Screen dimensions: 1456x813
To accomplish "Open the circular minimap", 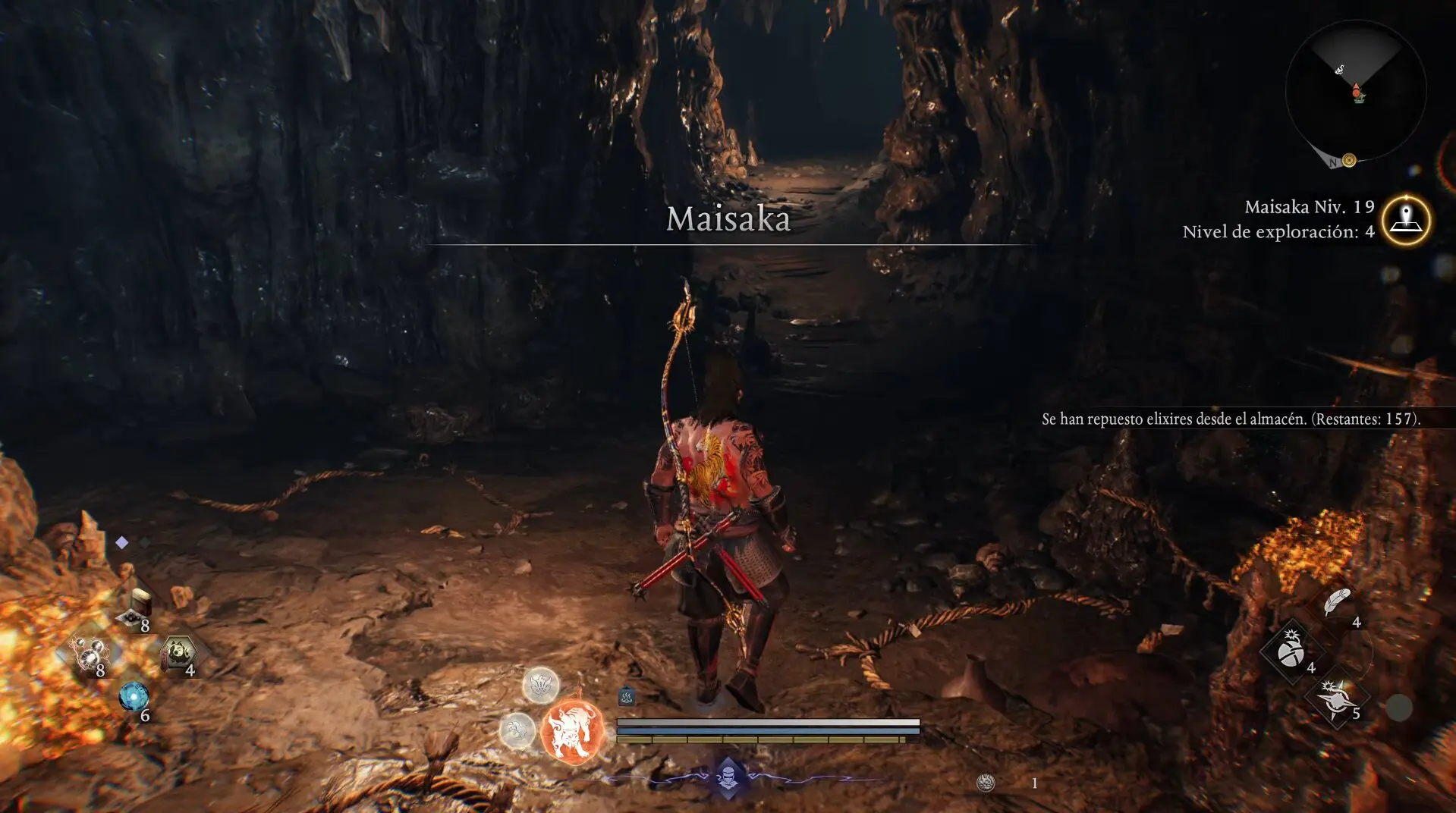I will 1355,91.
